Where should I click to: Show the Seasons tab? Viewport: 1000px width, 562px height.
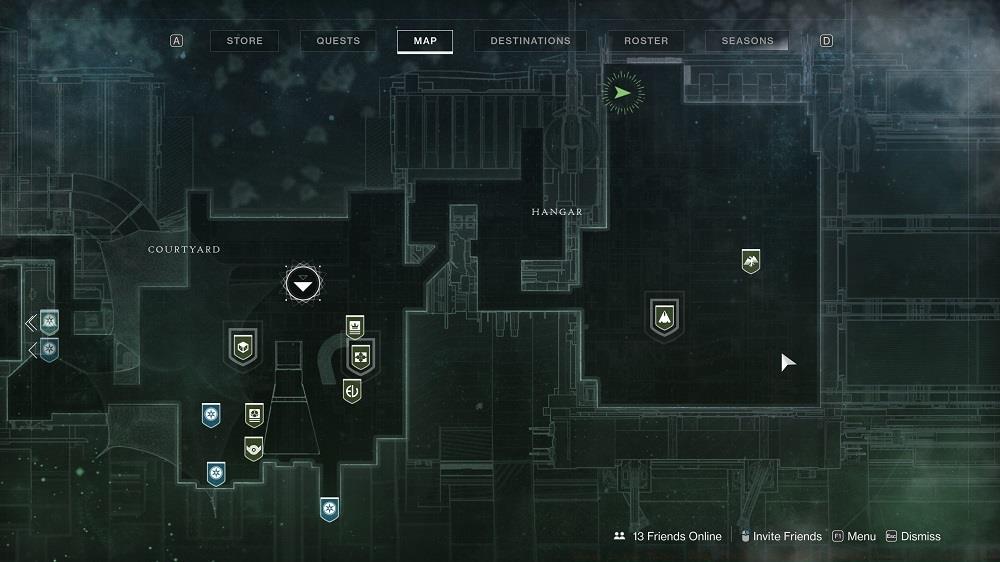[x=747, y=41]
